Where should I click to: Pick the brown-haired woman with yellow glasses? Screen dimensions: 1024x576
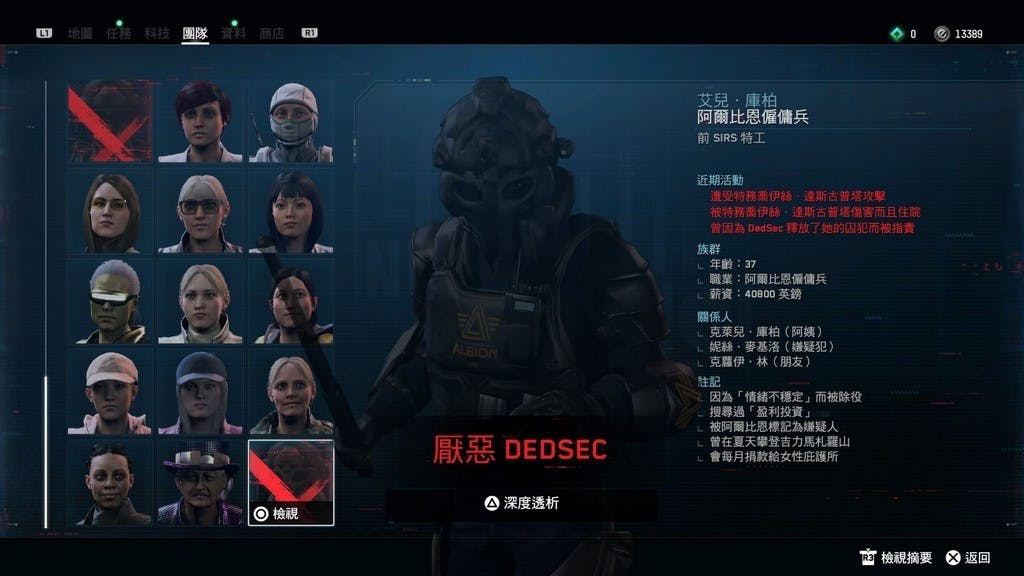click(x=110, y=212)
